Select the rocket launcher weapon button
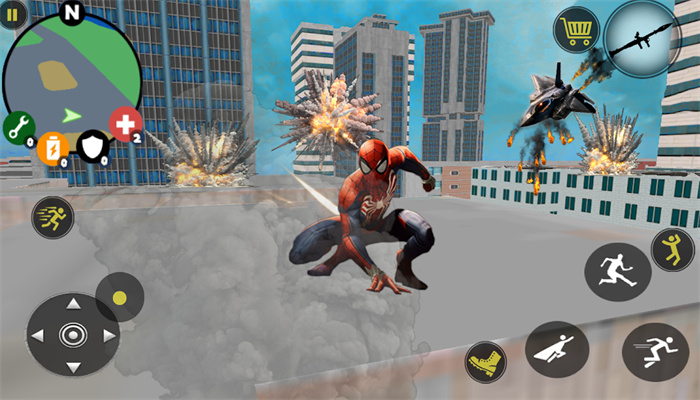Viewport: 700px width, 400px height. click(642, 38)
